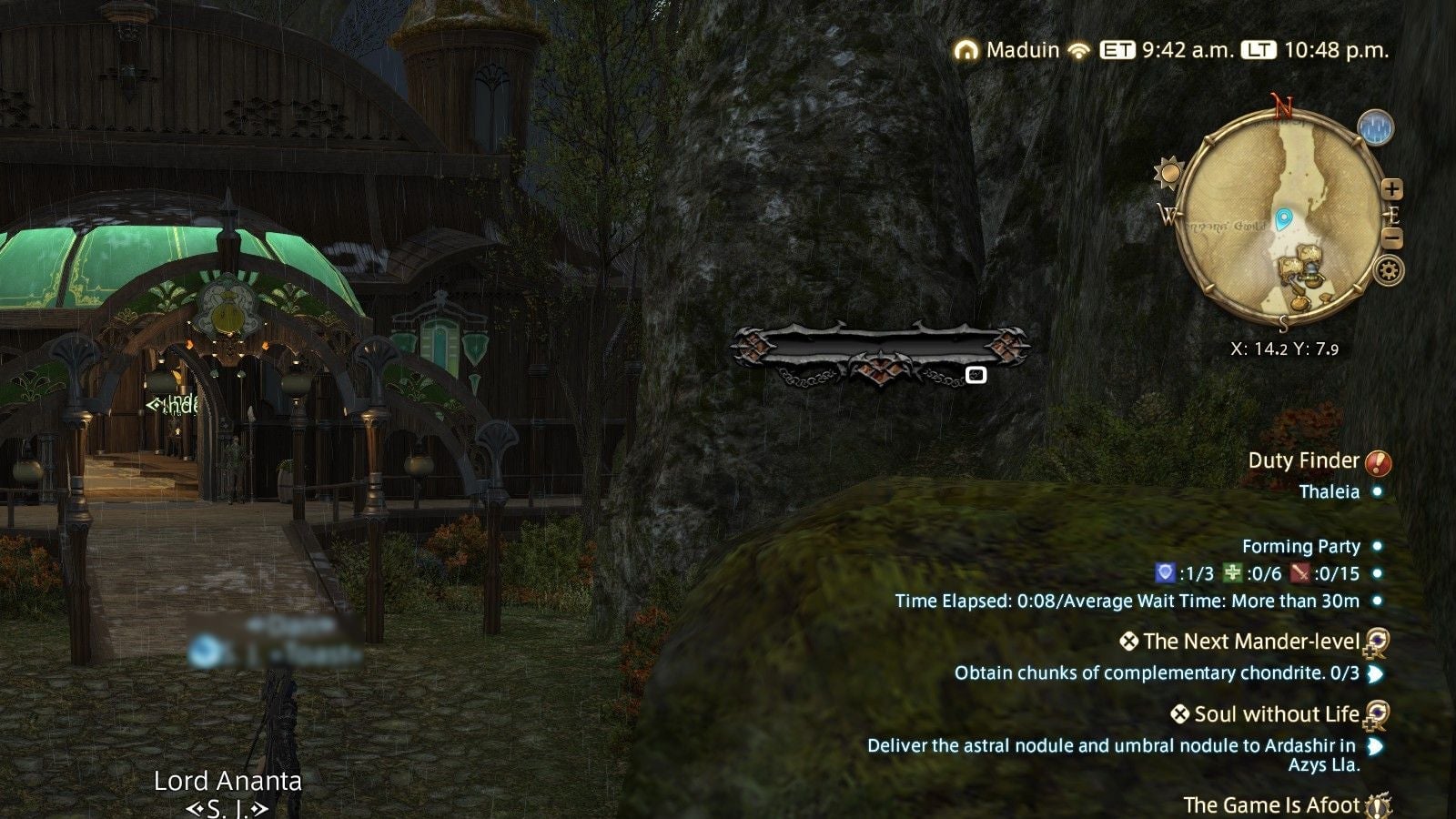Expand the chondrite objective detail arrow
Image resolution: width=1456 pixels, height=819 pixels.
point(1376,672)
